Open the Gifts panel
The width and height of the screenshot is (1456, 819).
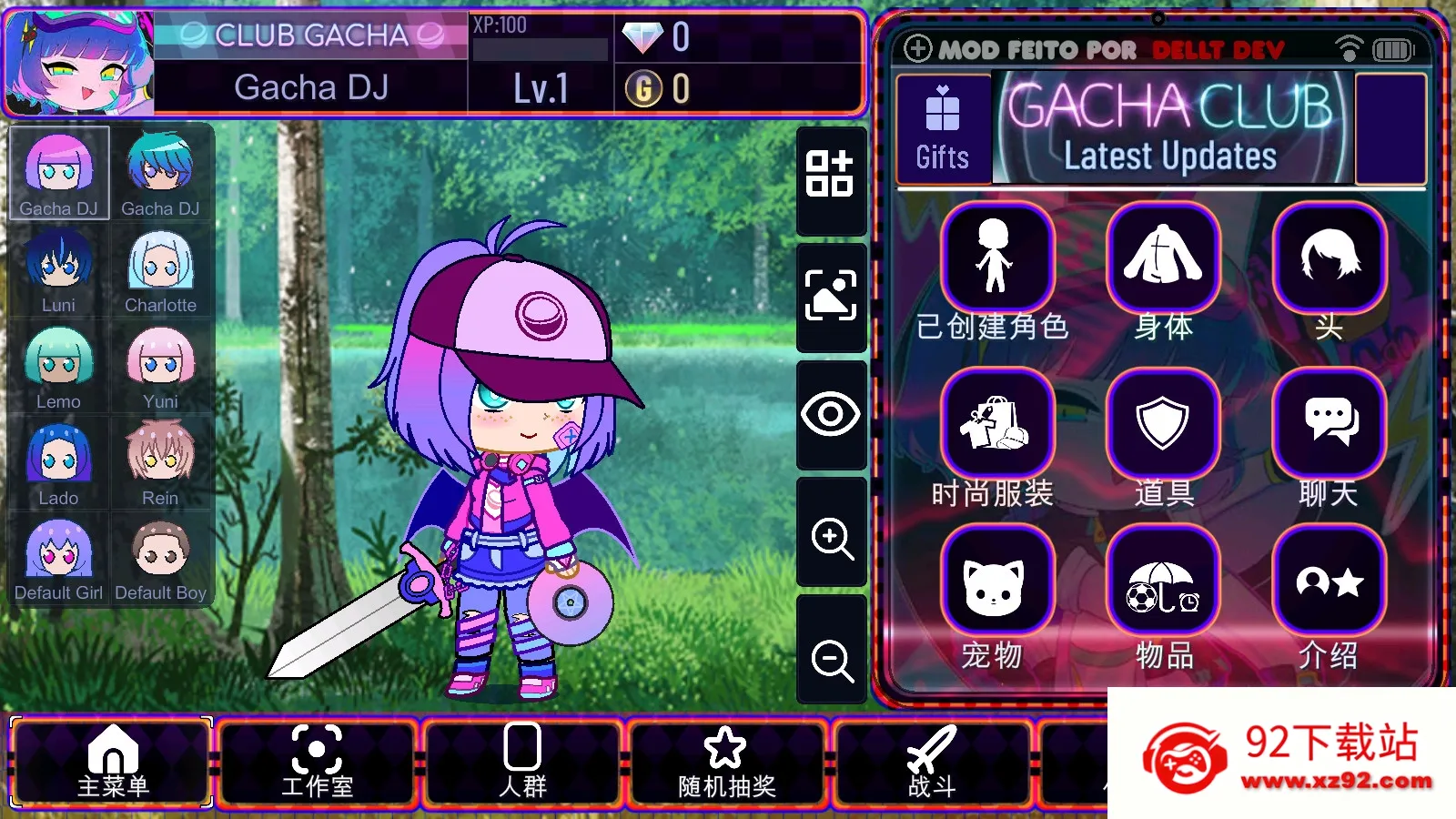(943, 129)
